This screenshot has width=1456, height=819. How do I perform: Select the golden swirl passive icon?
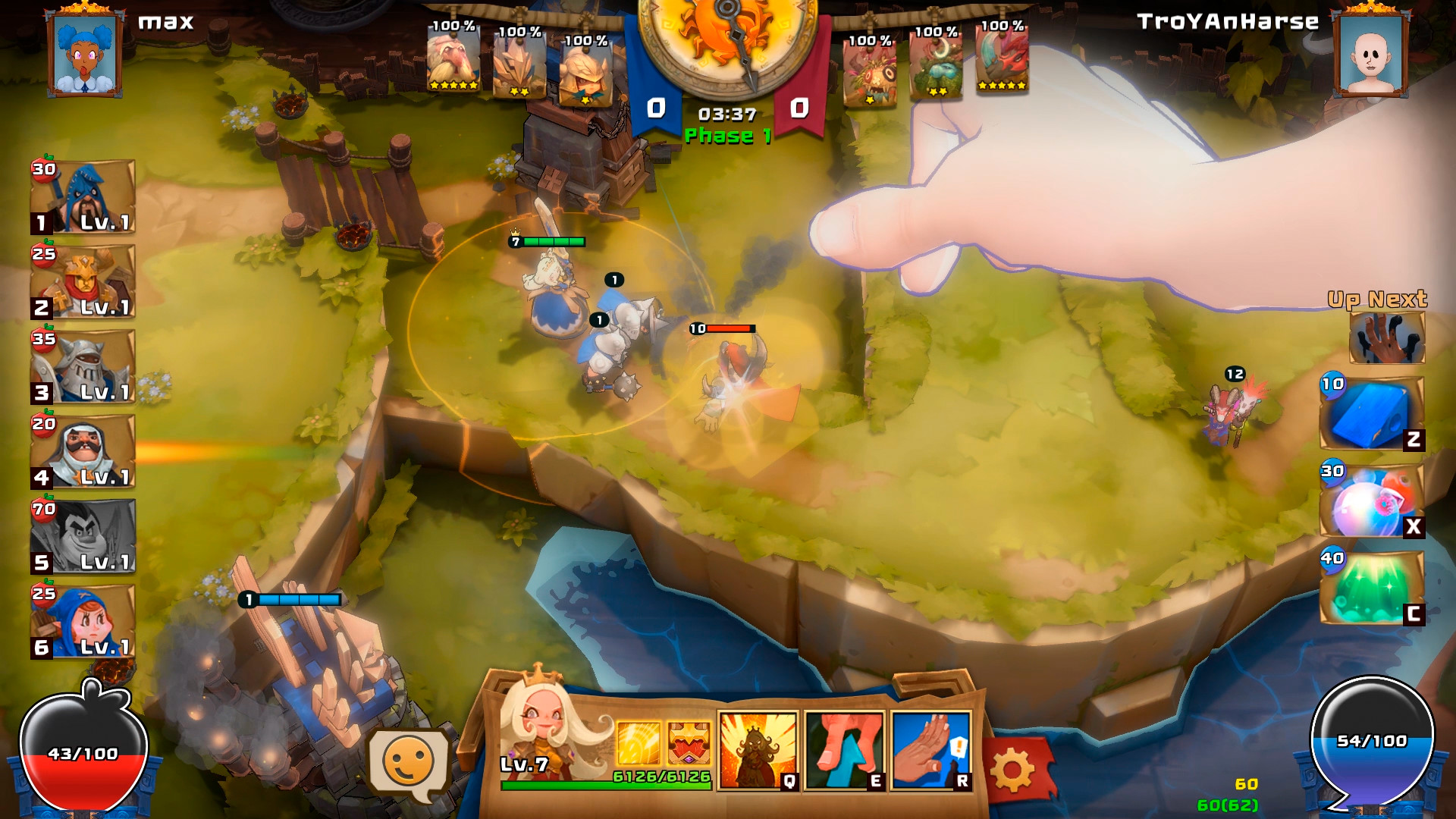[x=639, y=743]
